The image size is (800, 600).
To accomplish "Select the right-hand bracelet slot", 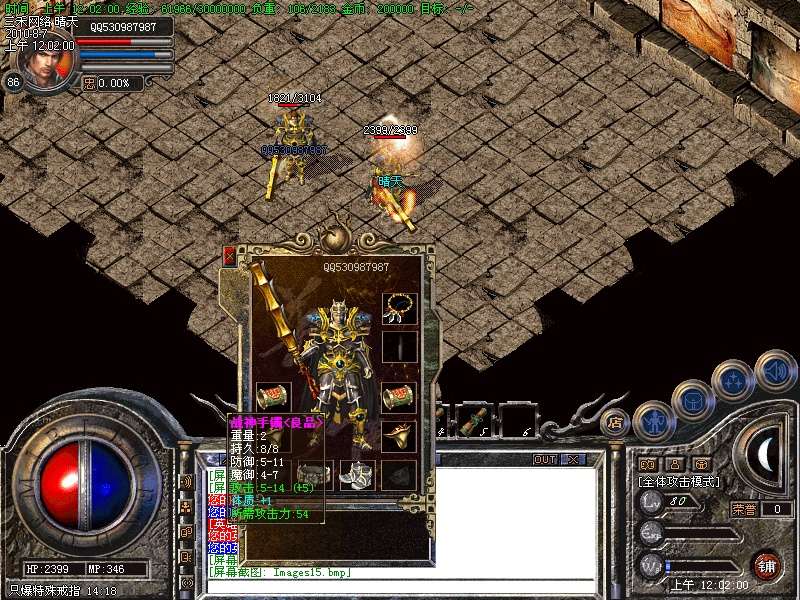I will click(399, 394).
